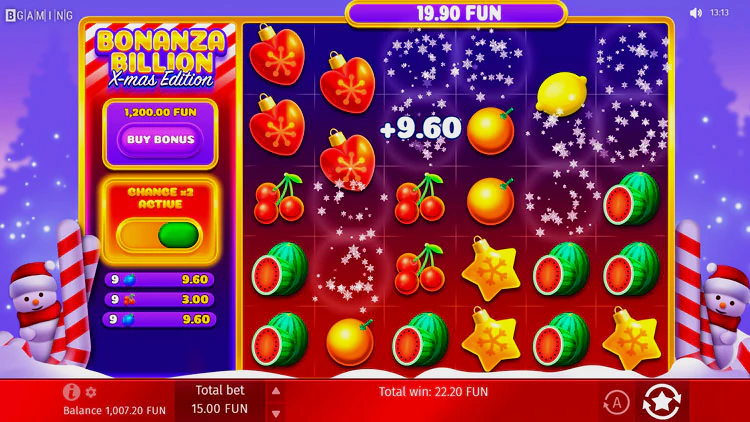Toggle the Chance x2 switch
The width and height of the screenshot is (750, 422).
(x=160, y=235)
